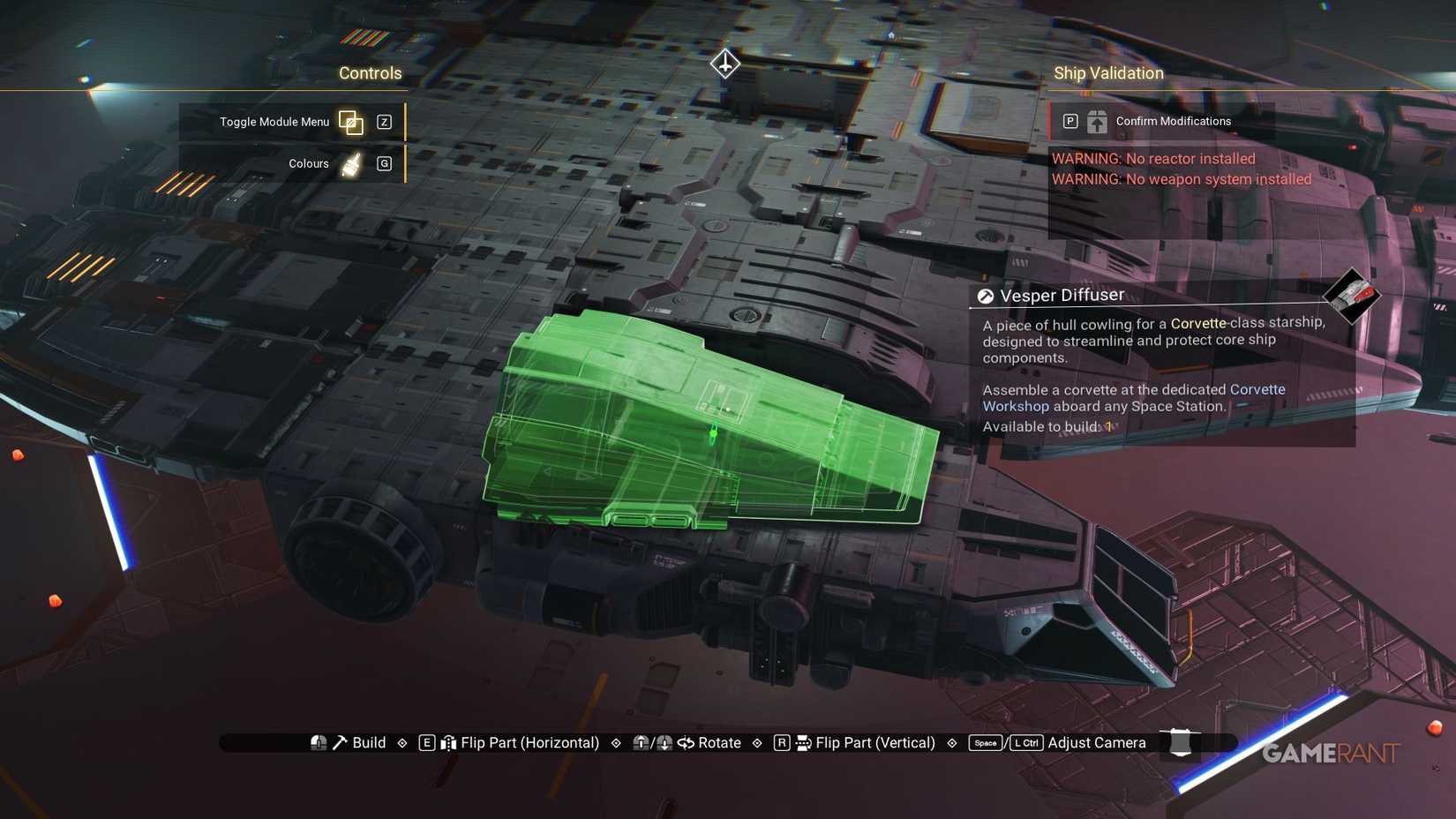This screenshot has height=819, width=1456.
Task: Click the circular icon next to Vesper Diffuser title
Action: (x=985, y=295)
